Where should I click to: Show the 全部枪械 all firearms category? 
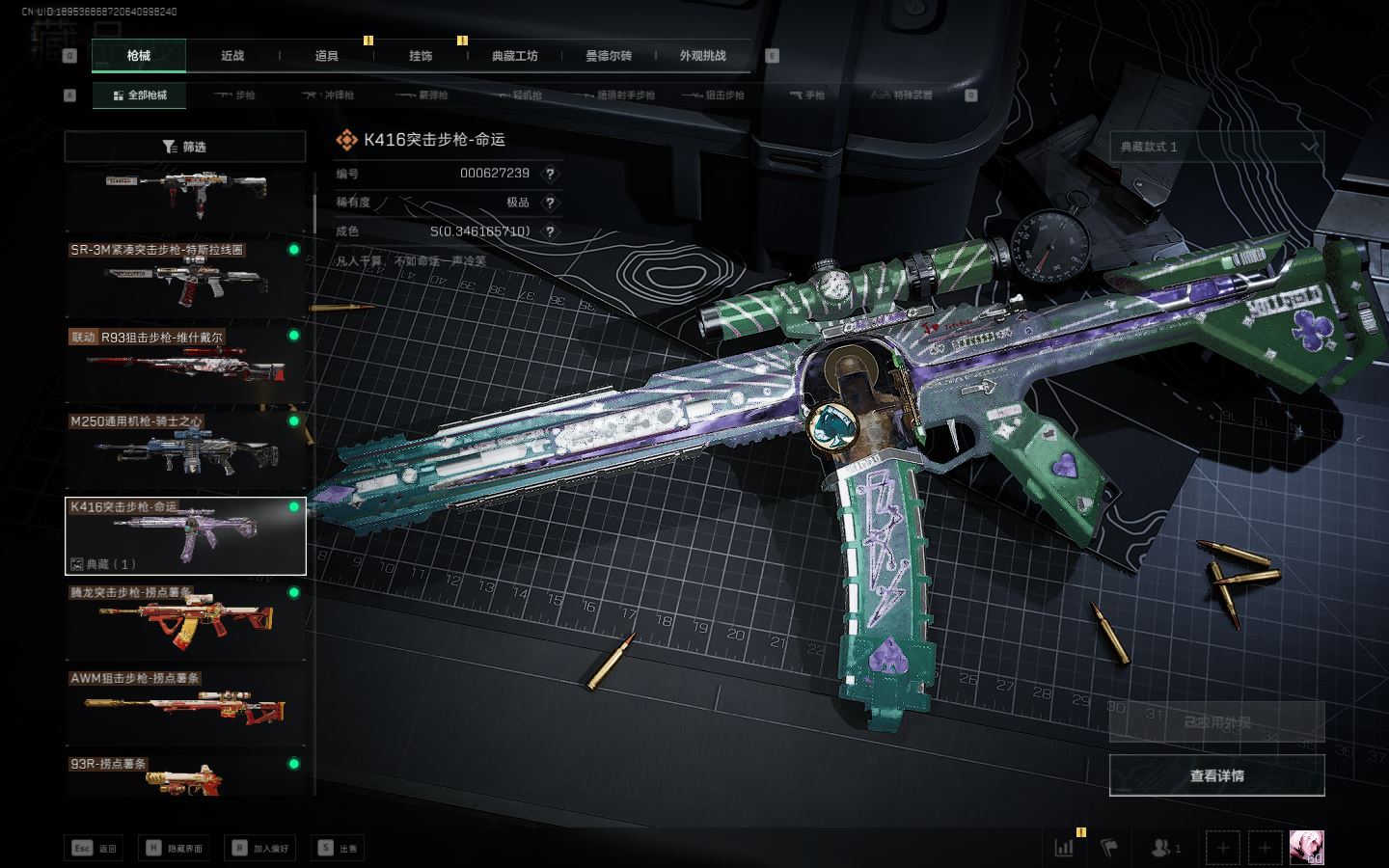pos(140,95)
